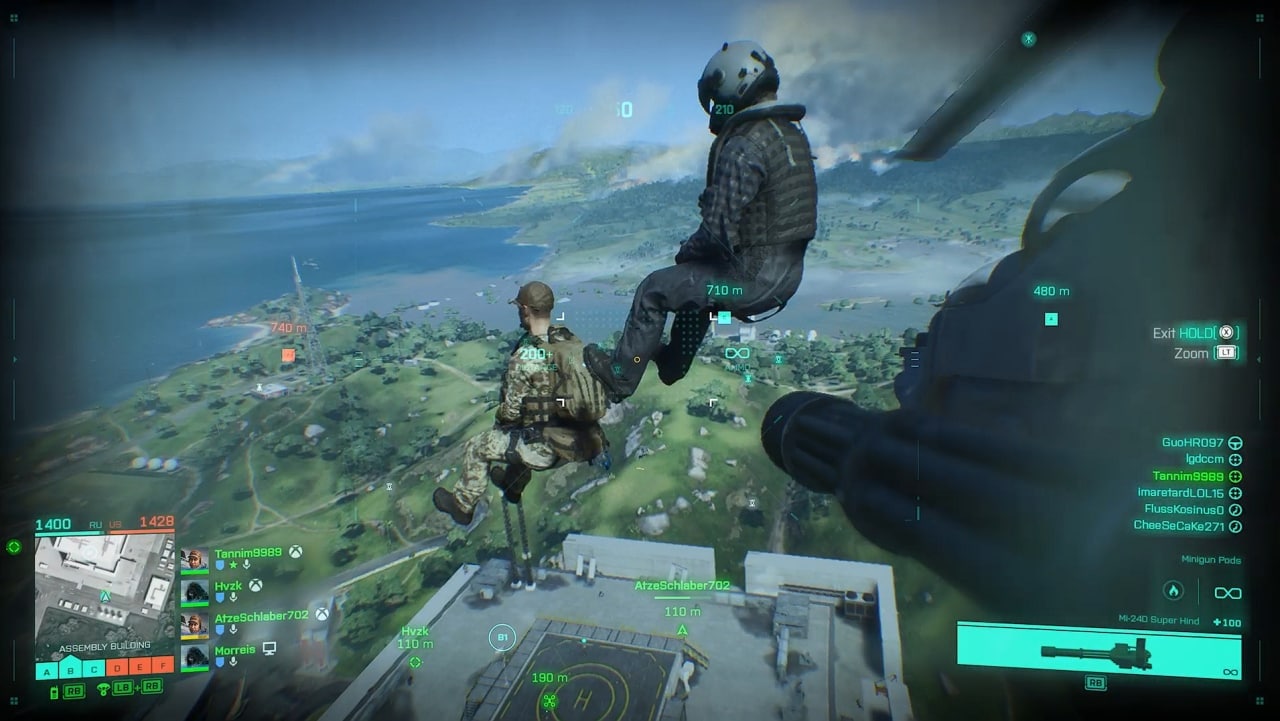
Task: Click the orange enemy objective marker at 740 m
Action: click(x=288, y=354)
